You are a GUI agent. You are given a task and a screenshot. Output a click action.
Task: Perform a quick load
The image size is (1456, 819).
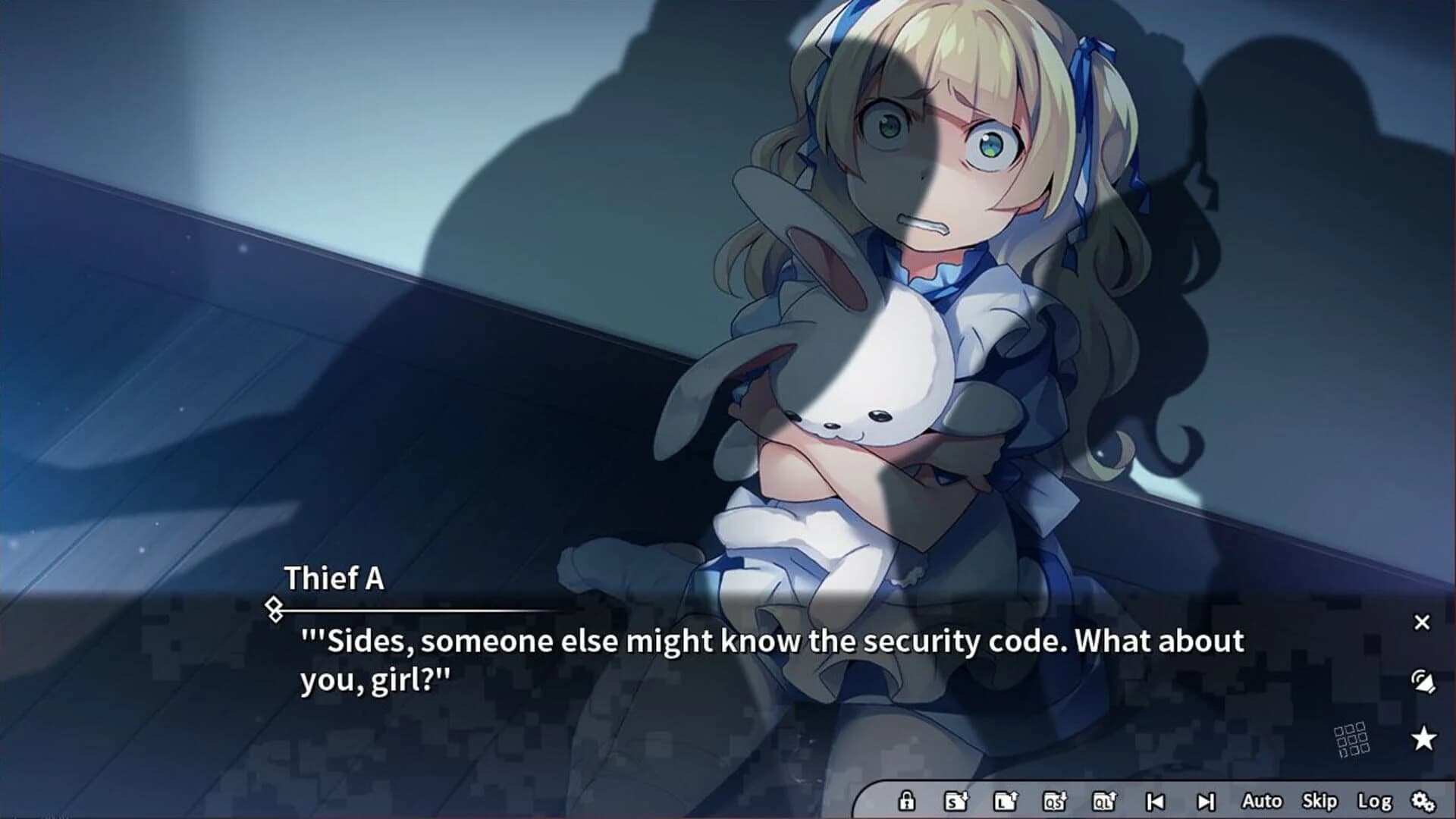pyautogui.click(x=1104, y=800)
